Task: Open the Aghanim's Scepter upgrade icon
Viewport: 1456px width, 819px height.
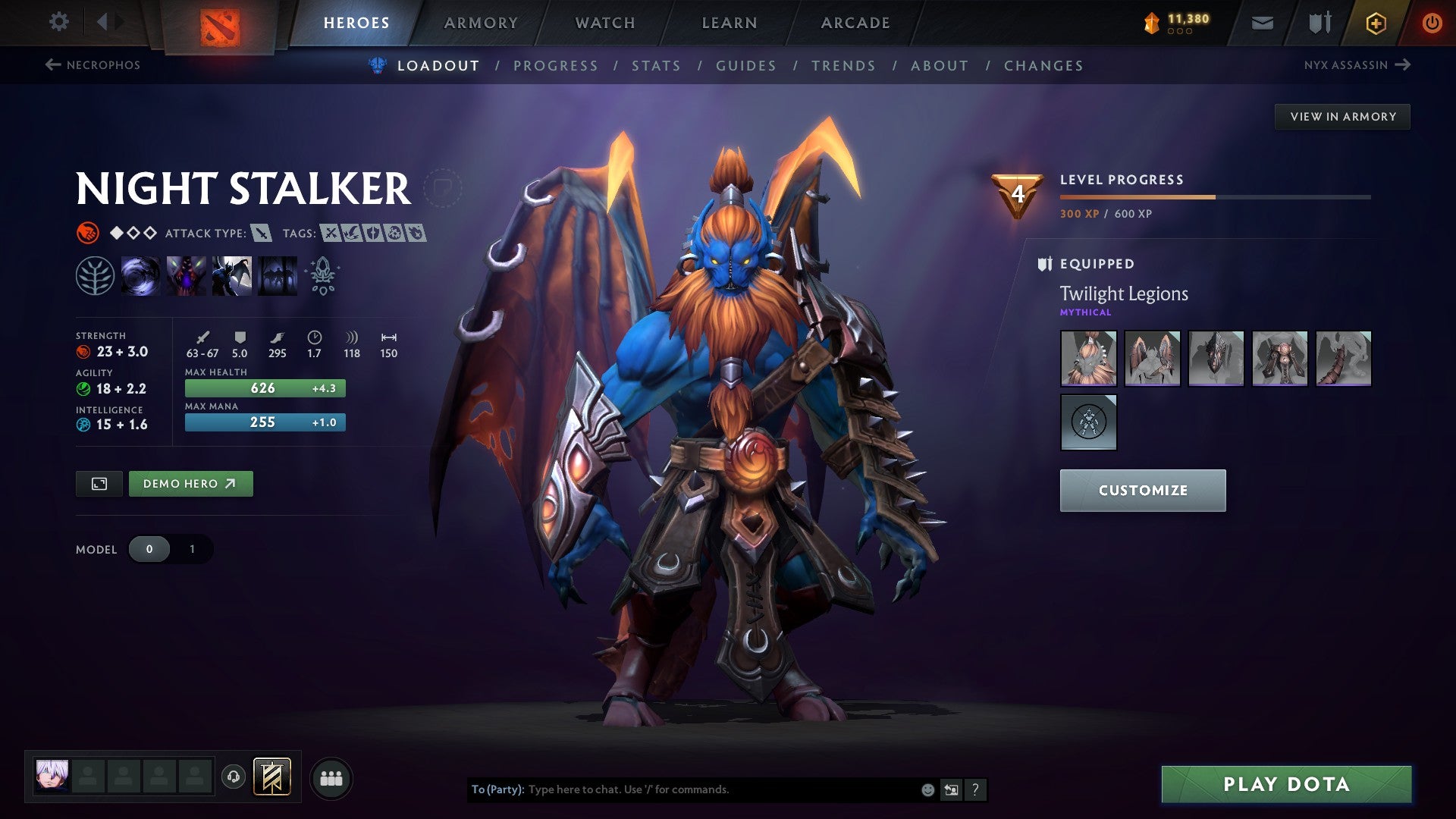Action: (322, 277)
